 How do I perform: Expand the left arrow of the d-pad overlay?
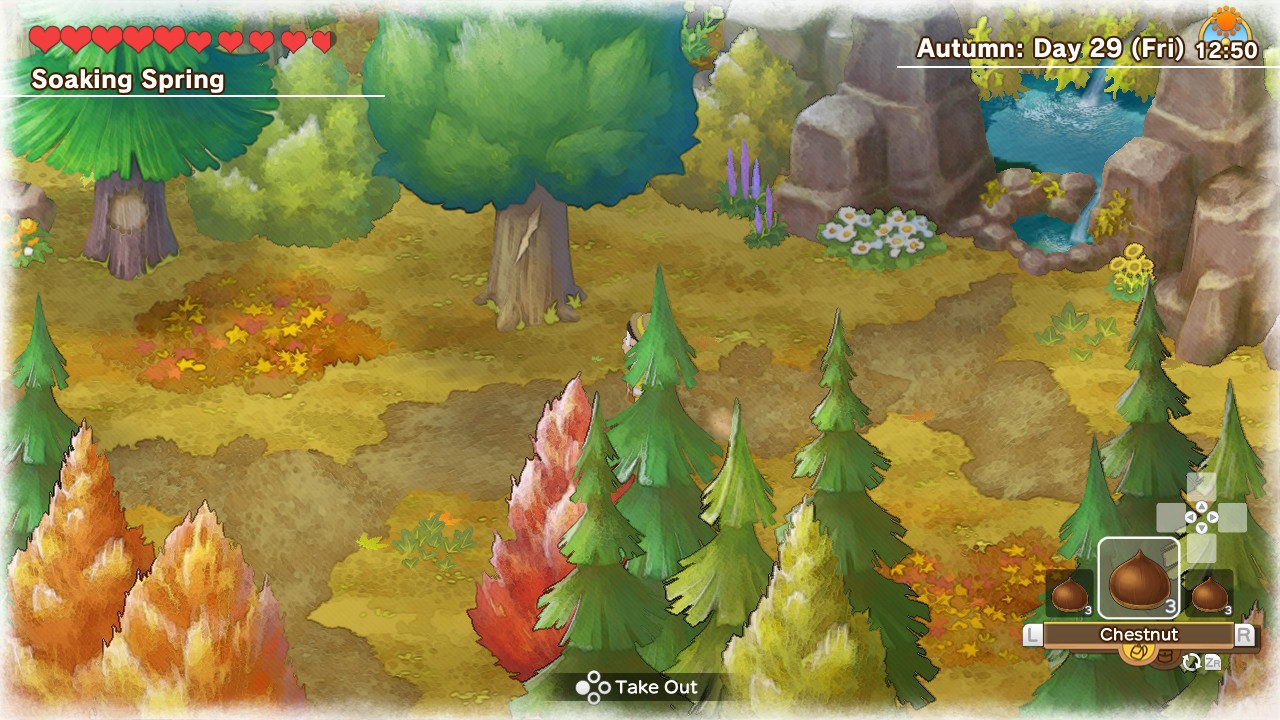tap(1190, 517)
